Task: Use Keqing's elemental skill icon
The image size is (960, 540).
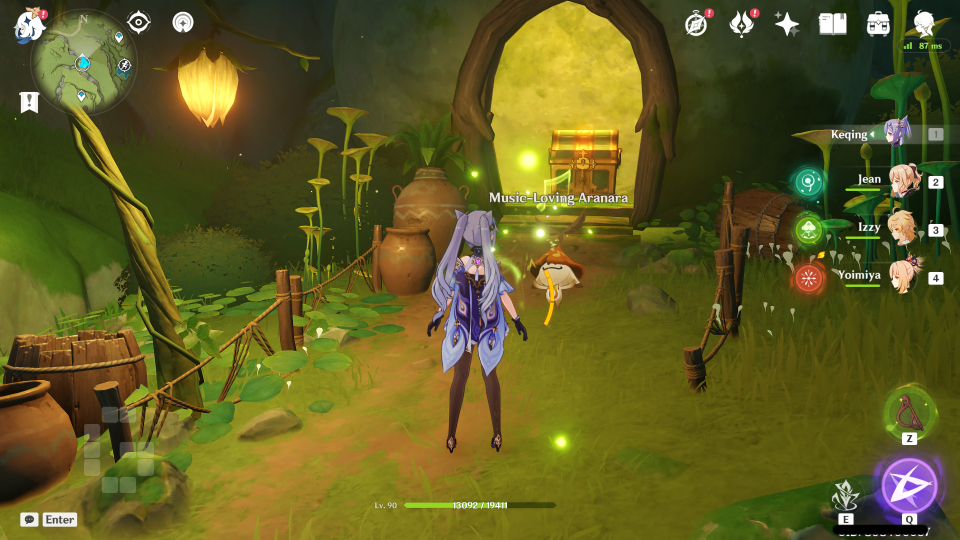Action: pyautogui.click(x=846, y=495)
